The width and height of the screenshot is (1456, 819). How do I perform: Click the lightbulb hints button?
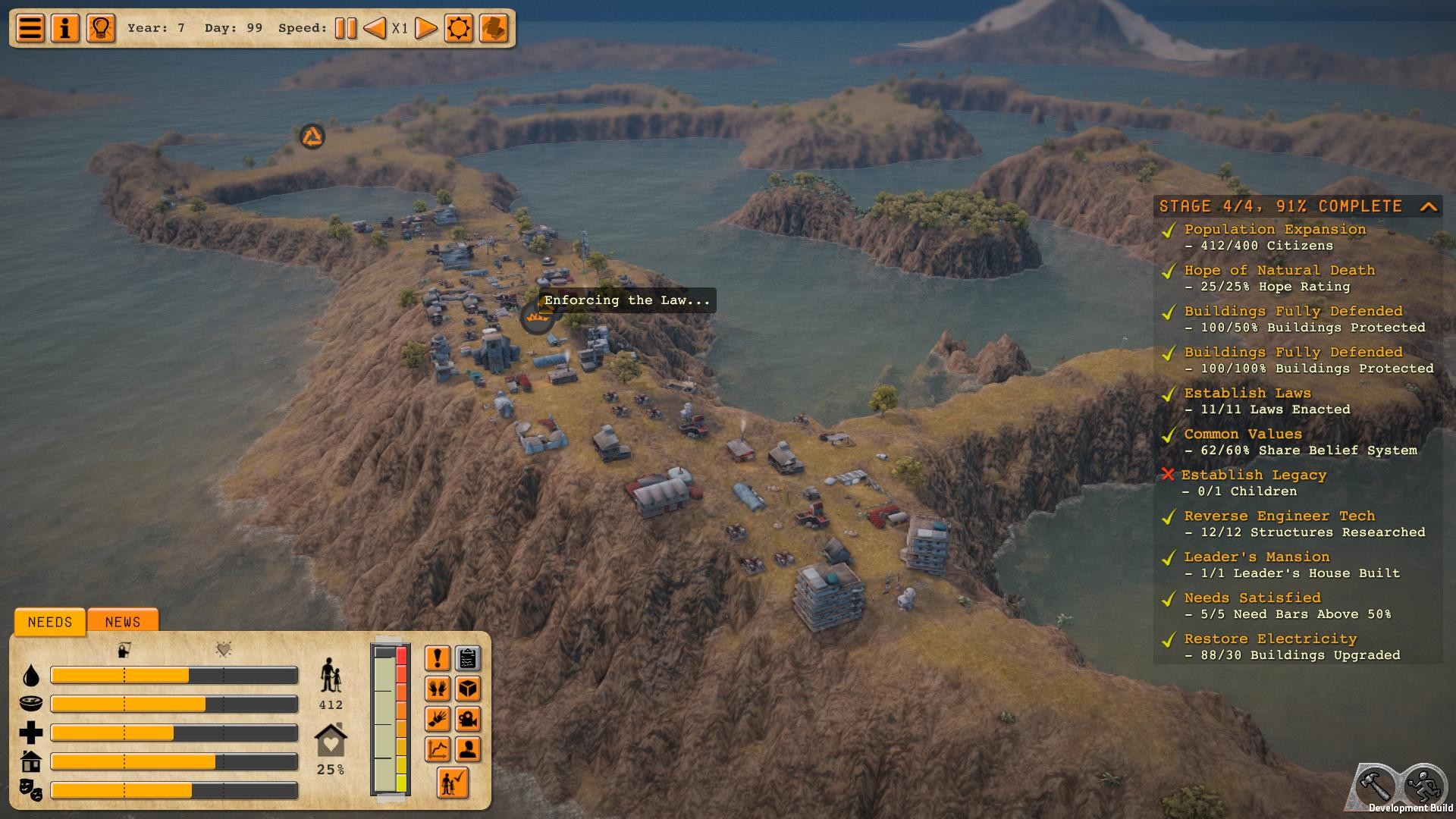[101, 29]
